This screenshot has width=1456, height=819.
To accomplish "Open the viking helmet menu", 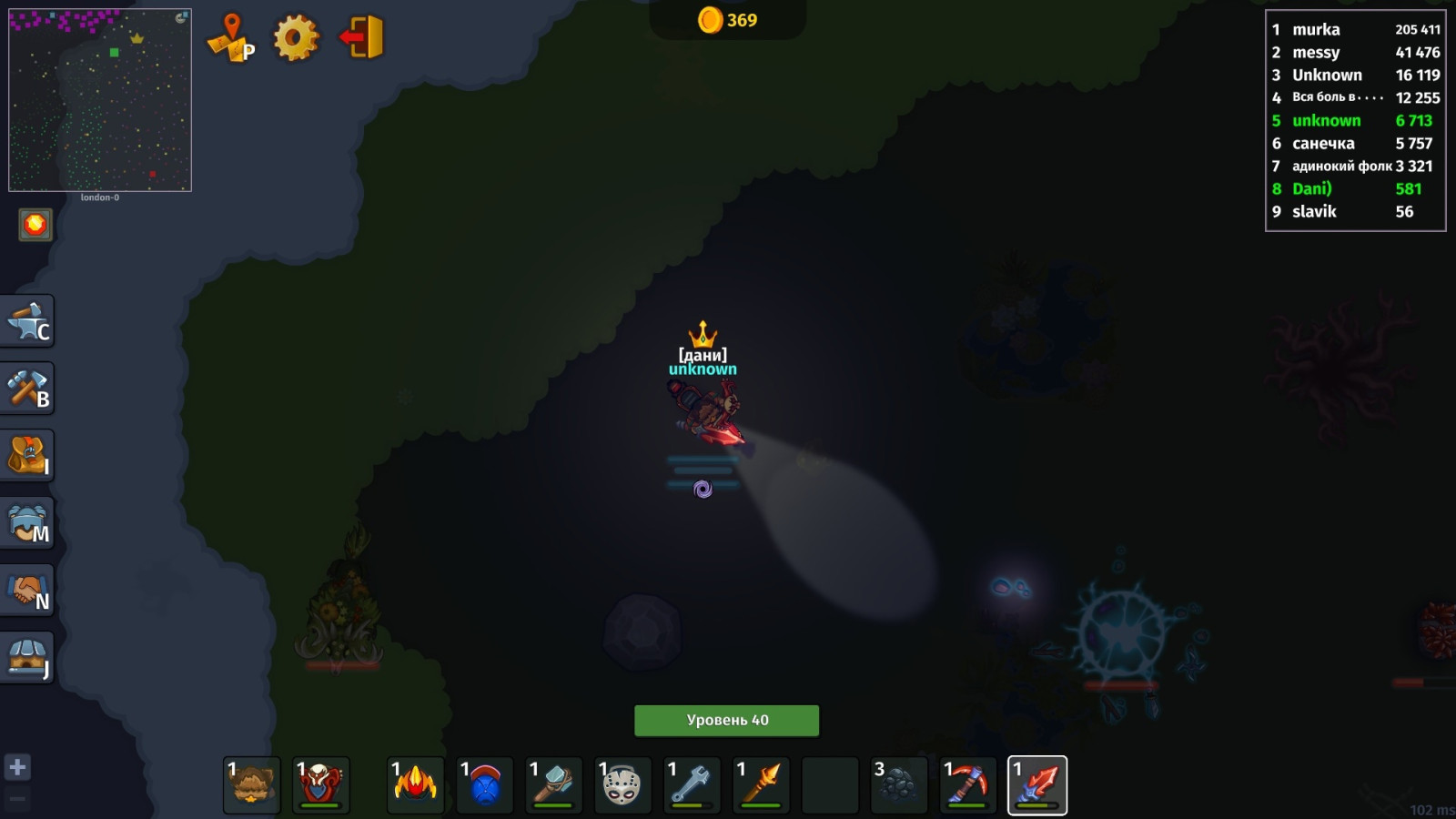I will [x=28, y=523].
